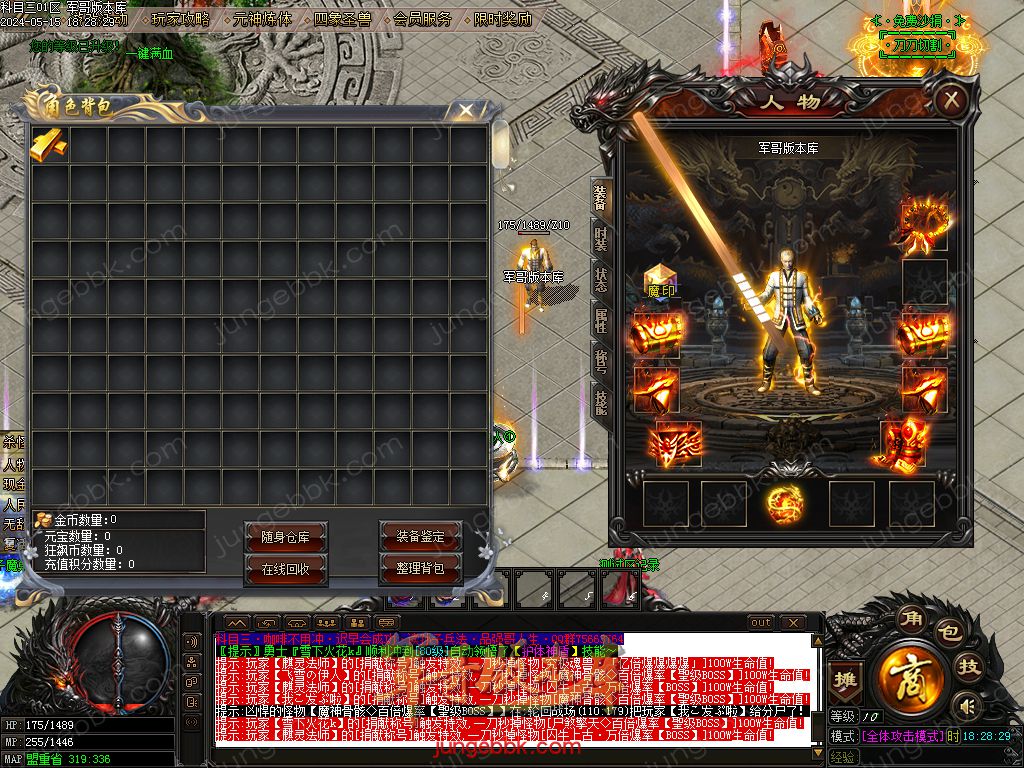Open the 摊 stall banner button
The width and height of the screenshot is (1024, 768).
[846, 678]
